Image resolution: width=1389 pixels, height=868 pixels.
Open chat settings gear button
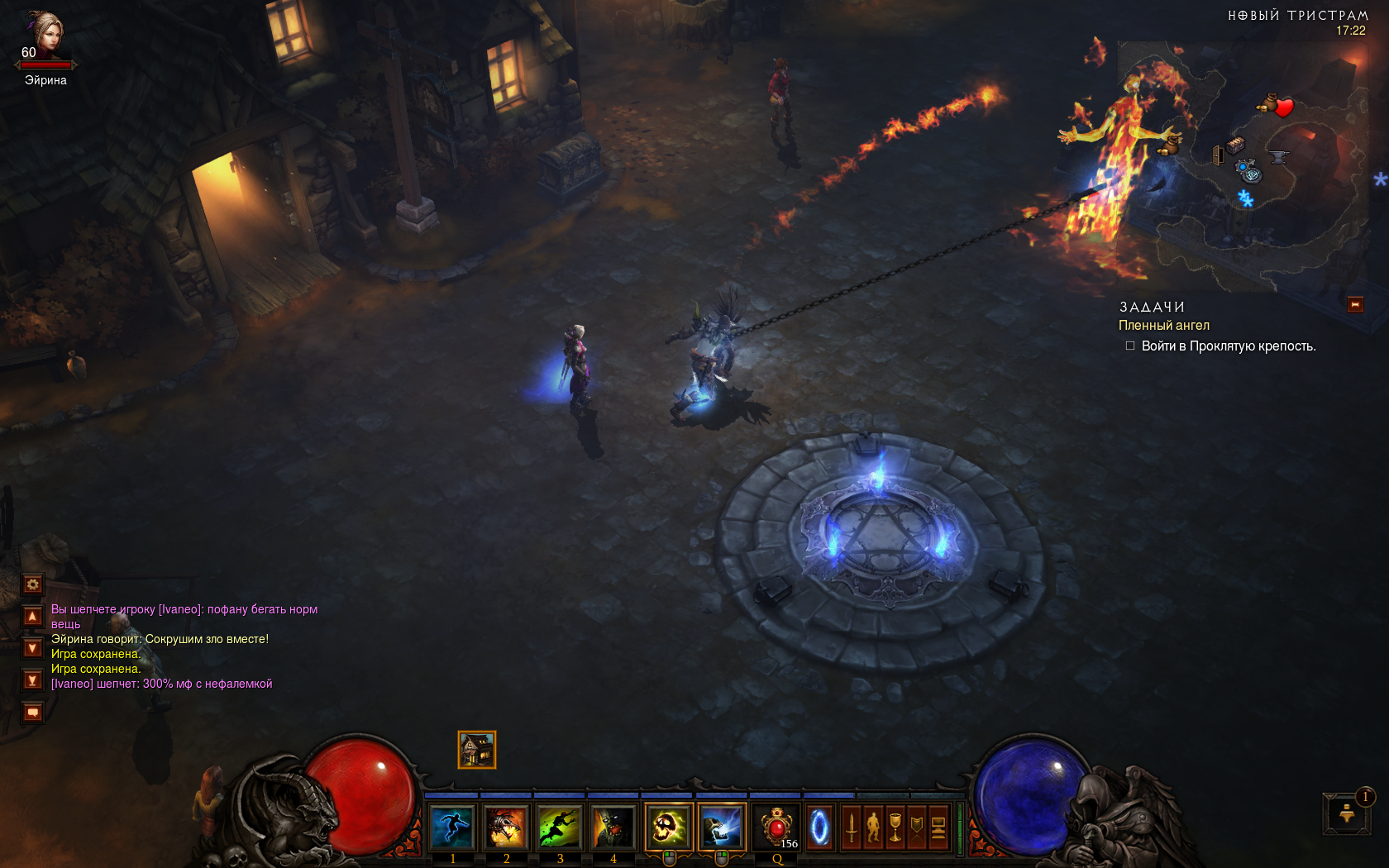pos(32,584)
